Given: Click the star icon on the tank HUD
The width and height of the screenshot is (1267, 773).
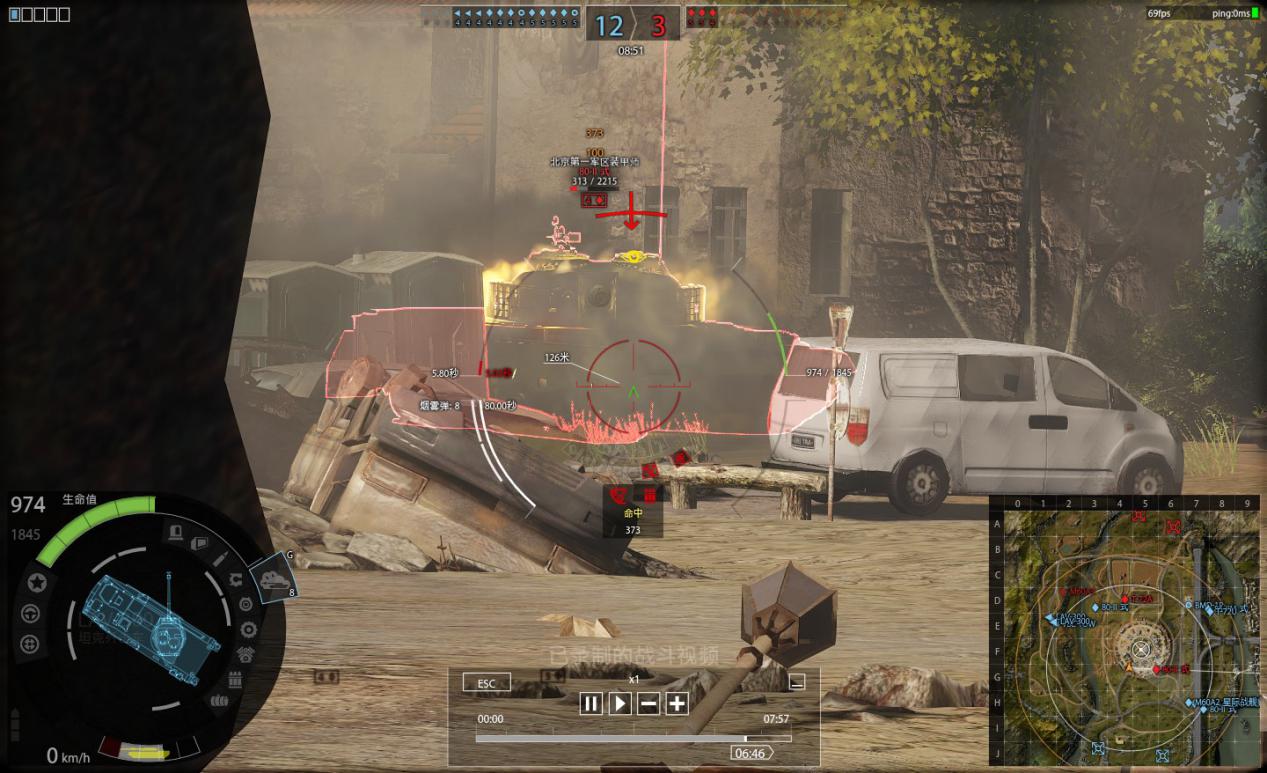Looking at the screenshot, I should pyautogui.click(x=37, y=583).
